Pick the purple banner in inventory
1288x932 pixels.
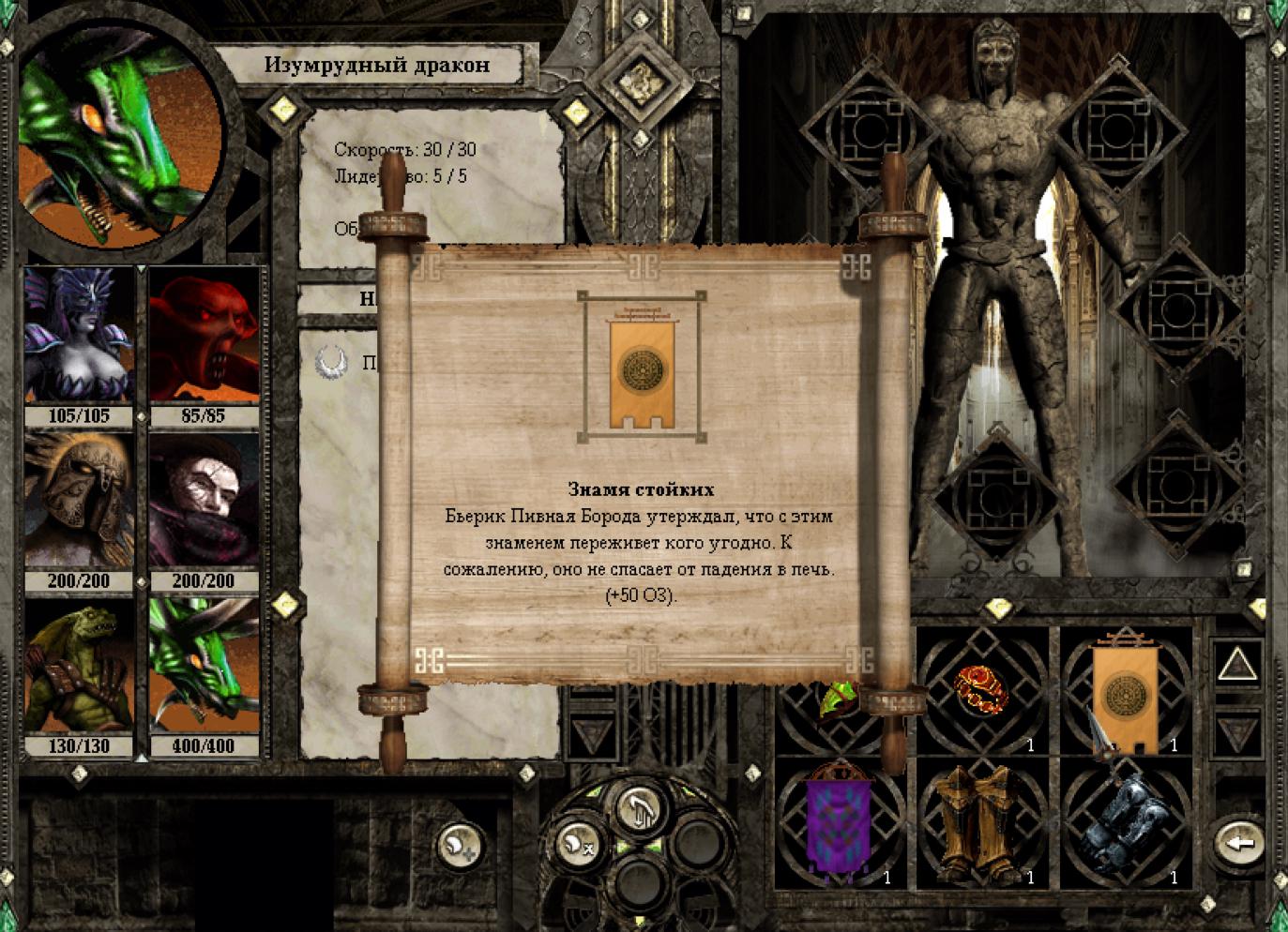tap(839, 822)
